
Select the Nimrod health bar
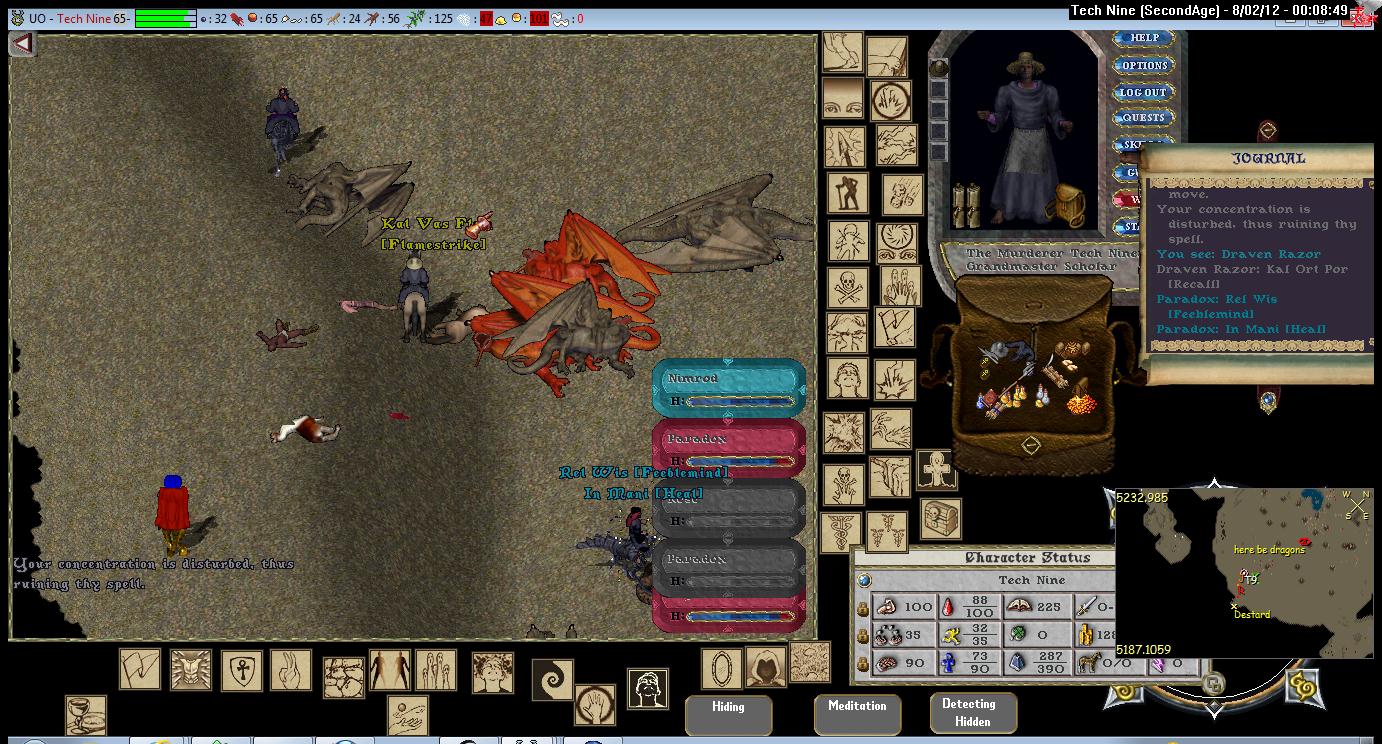click(728, 389)
